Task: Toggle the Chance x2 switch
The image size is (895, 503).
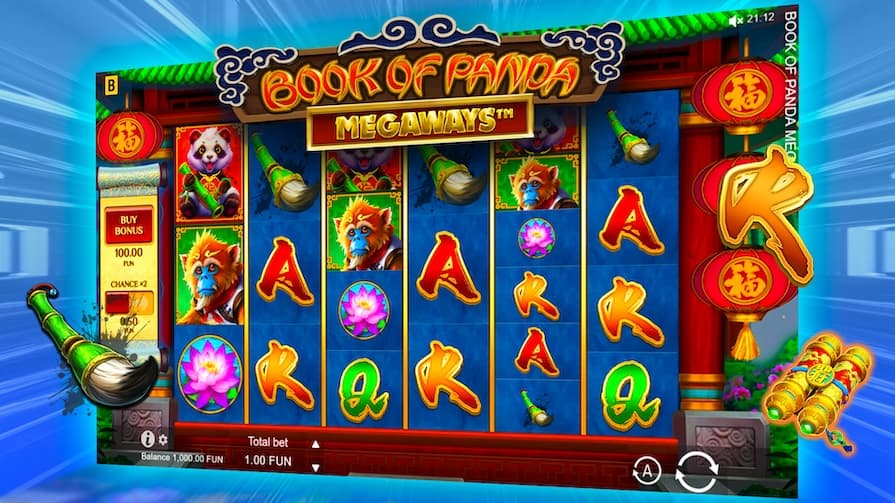Action: pos(129,302)
